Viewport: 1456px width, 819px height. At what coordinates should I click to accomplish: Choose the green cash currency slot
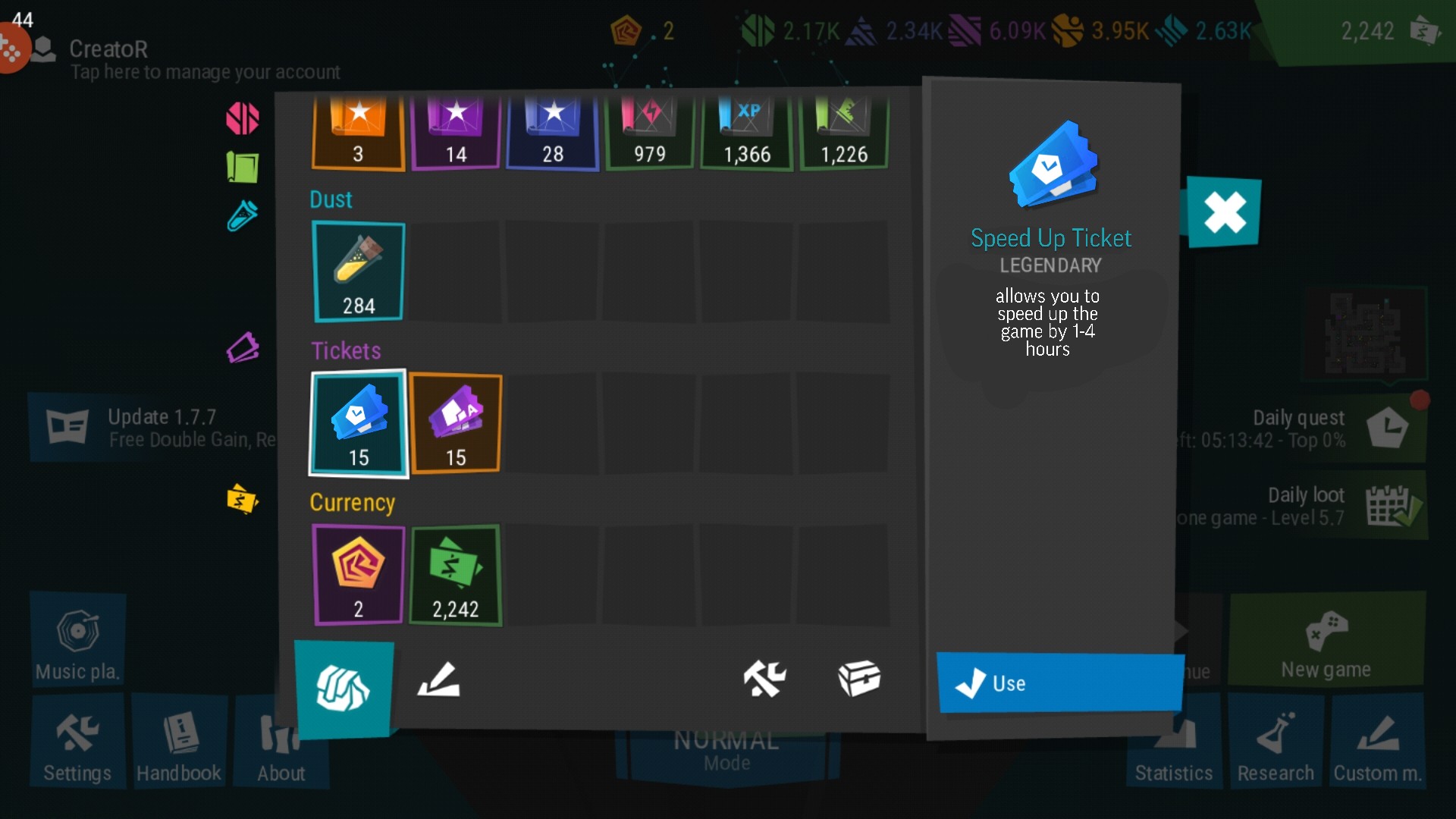point(455,575)
